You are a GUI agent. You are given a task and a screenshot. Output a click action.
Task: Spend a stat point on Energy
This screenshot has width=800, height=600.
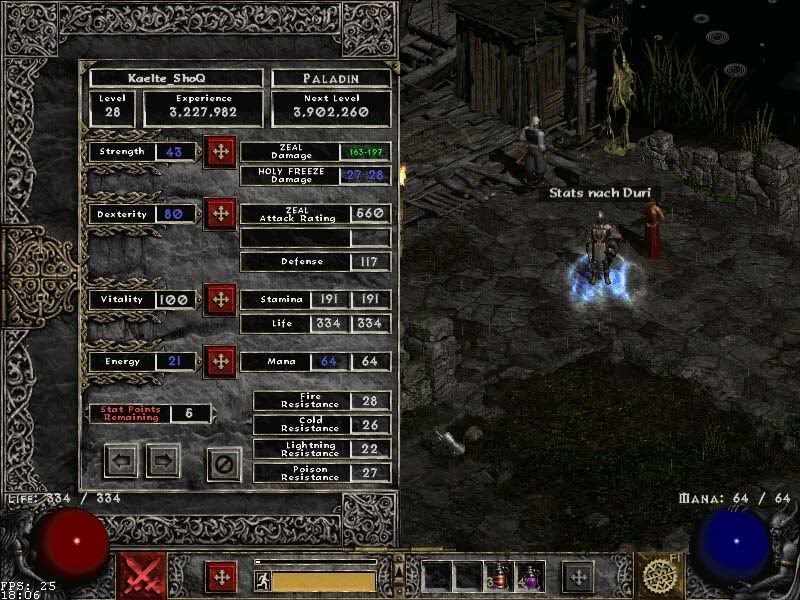tap(220, 361)
